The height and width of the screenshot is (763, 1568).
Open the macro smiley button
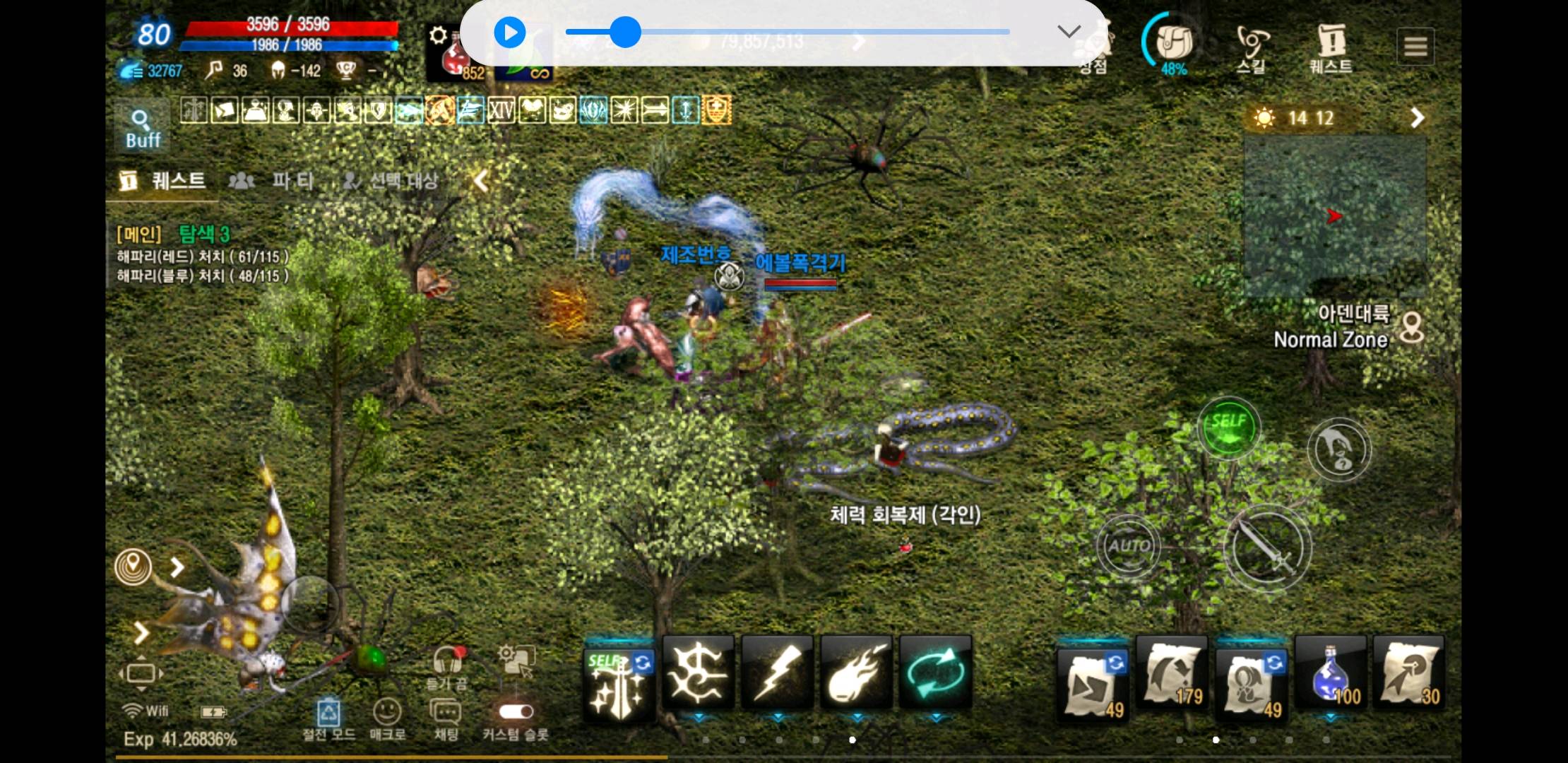point(387,714)
